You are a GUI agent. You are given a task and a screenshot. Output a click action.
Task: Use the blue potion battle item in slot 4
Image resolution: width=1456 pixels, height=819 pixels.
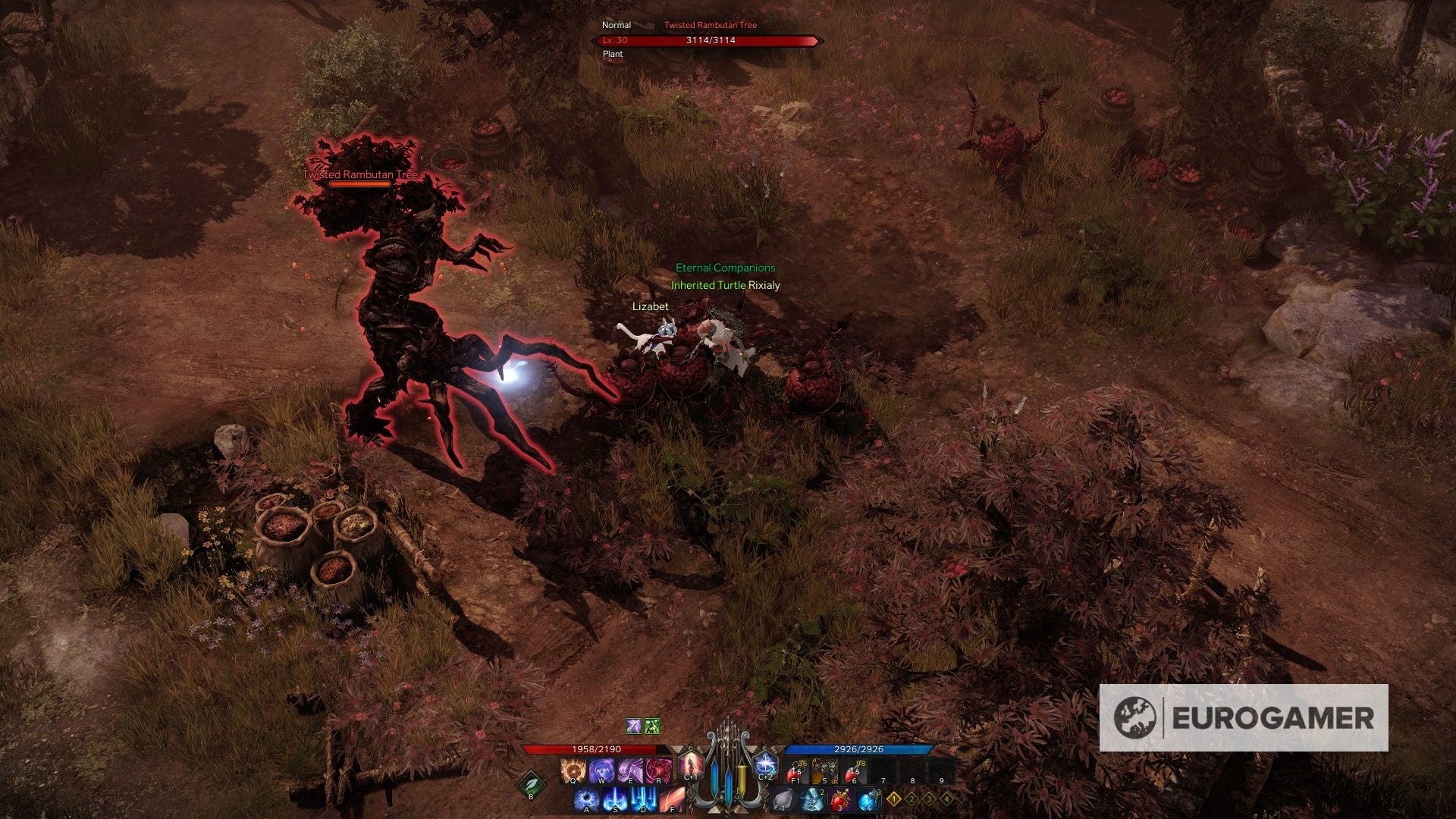pyautogui.click(x=868, y=800)
